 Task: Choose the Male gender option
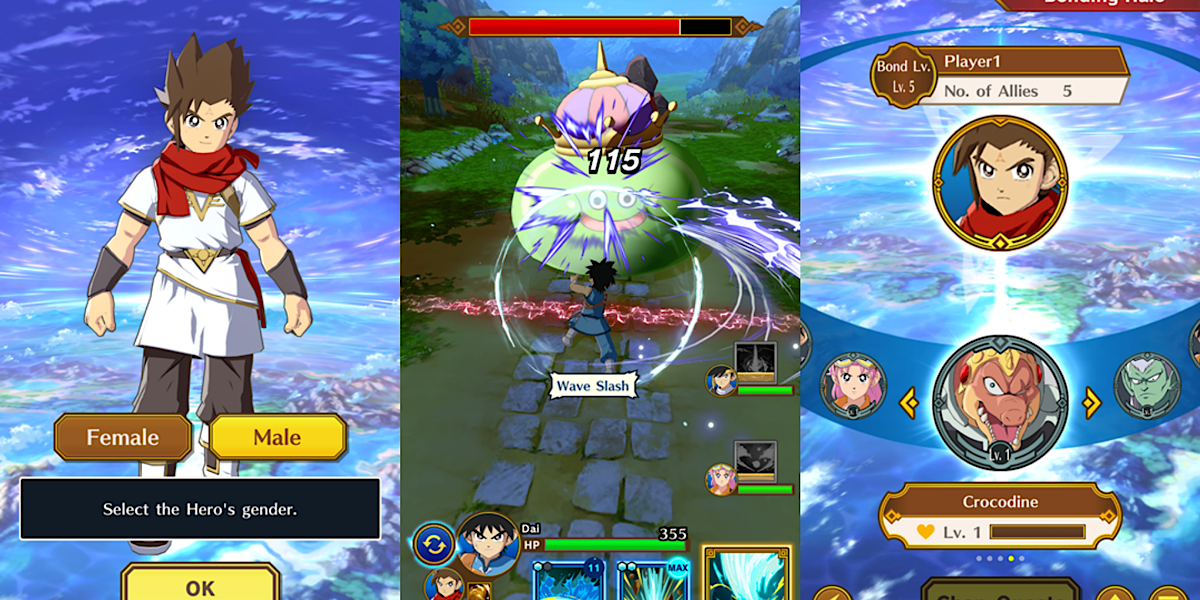(277, 437)
